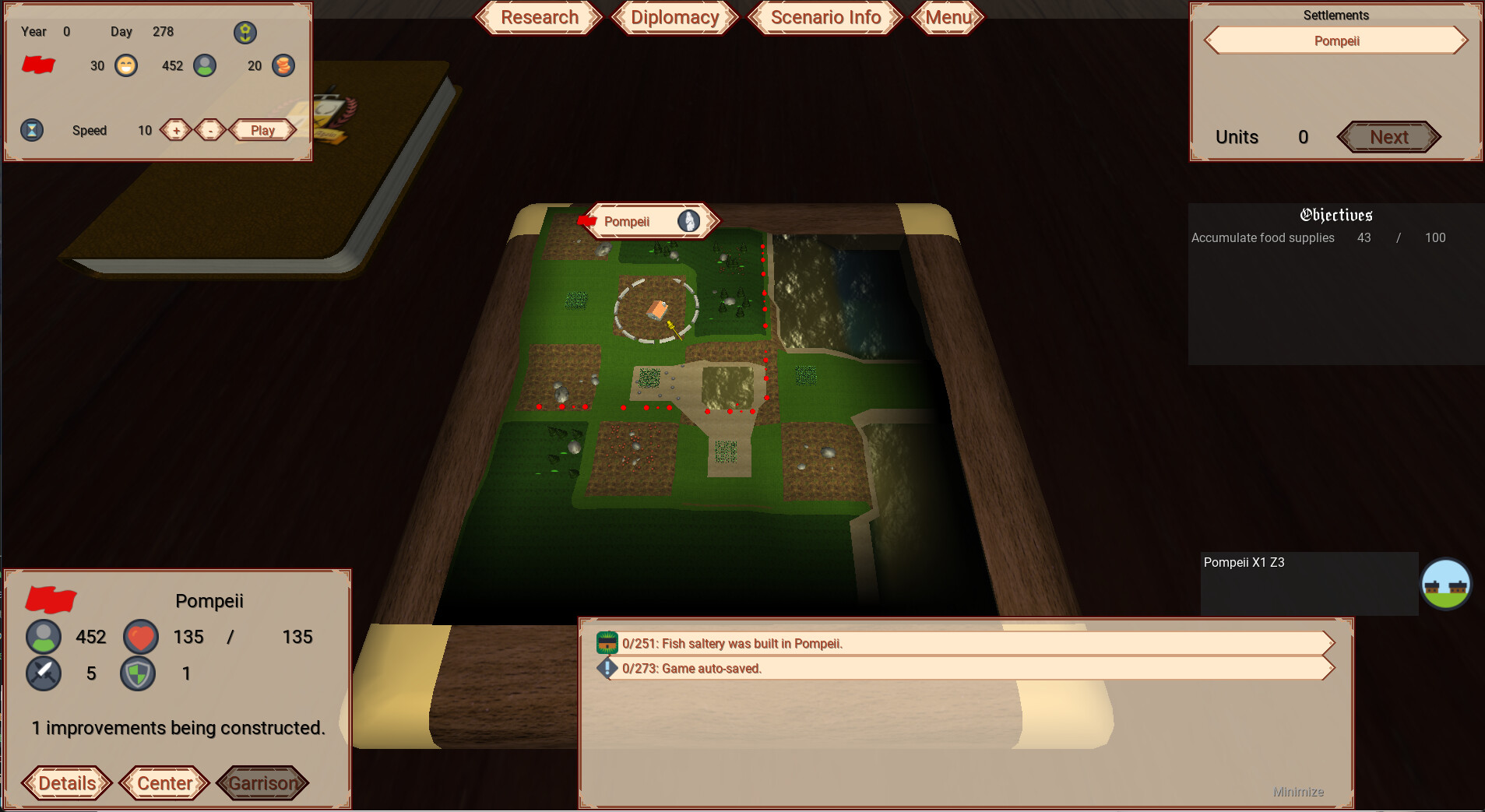This screenshot has height=812, width=1485.
Task: Click the hourglass icon near Speed
Action: pyautogui.click(x=31, y=129)
